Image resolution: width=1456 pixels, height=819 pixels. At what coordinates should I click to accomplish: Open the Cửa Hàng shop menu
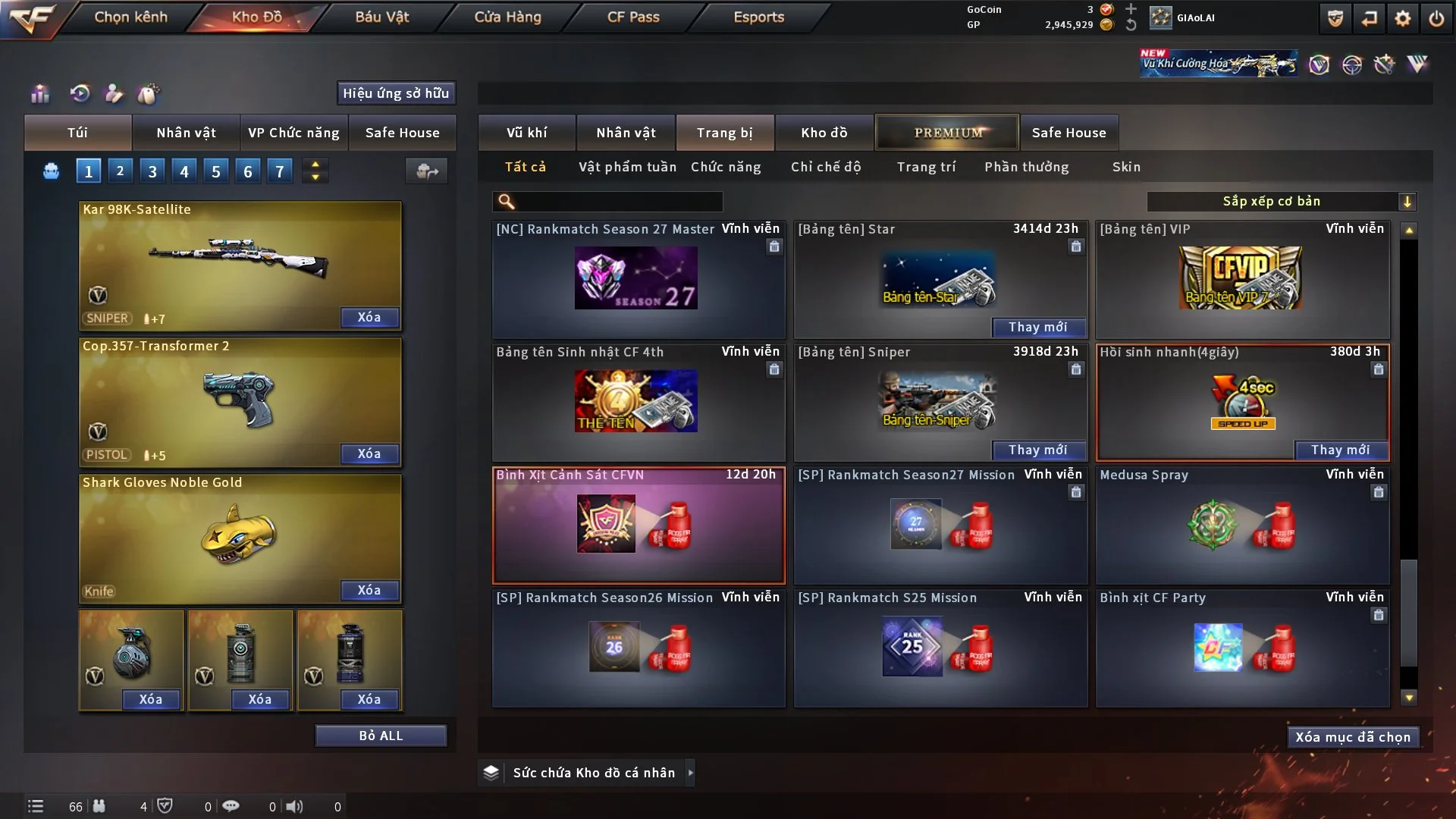point(507,17)
